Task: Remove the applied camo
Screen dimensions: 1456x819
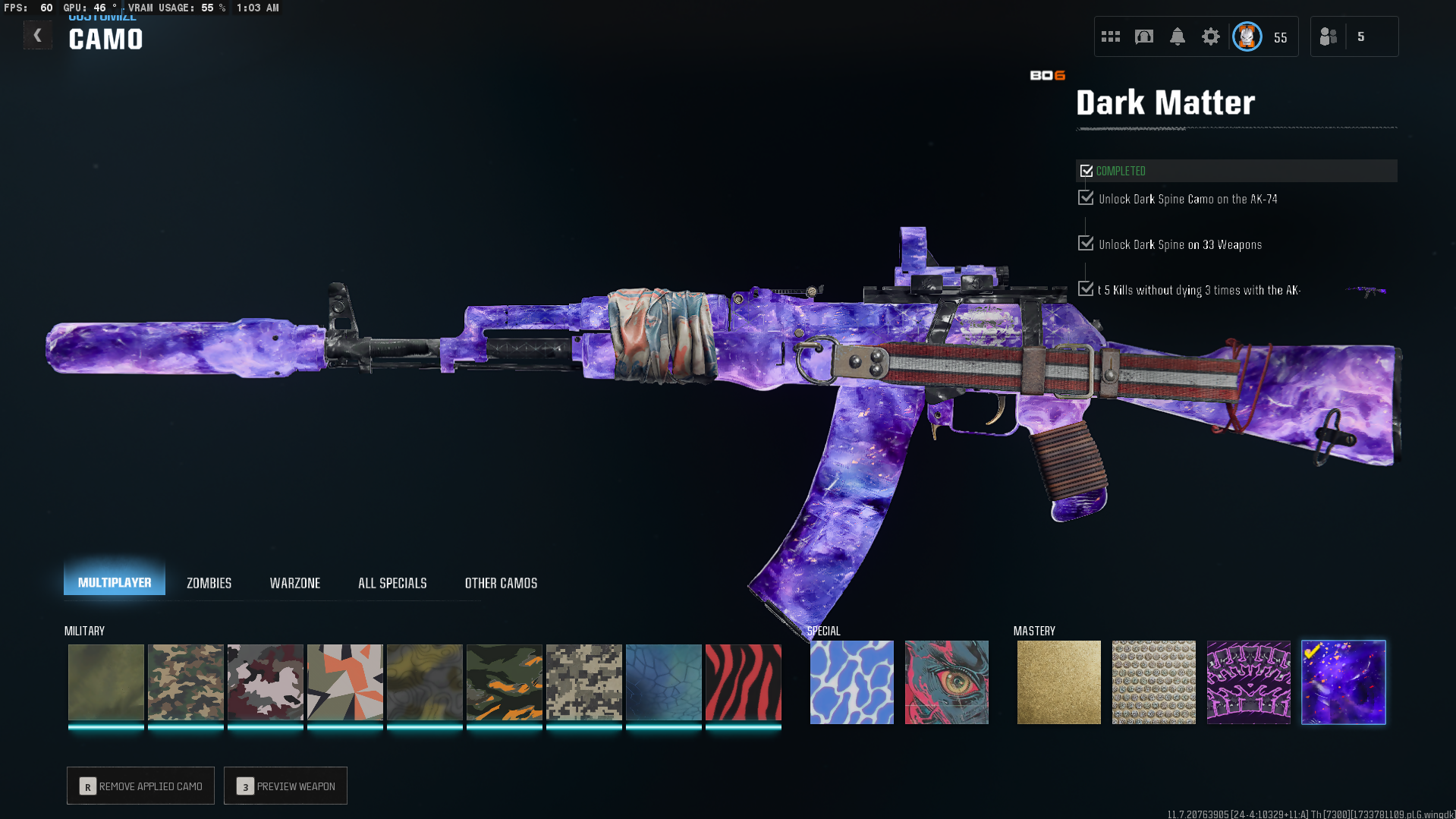Action: click(x=141, y=786)
